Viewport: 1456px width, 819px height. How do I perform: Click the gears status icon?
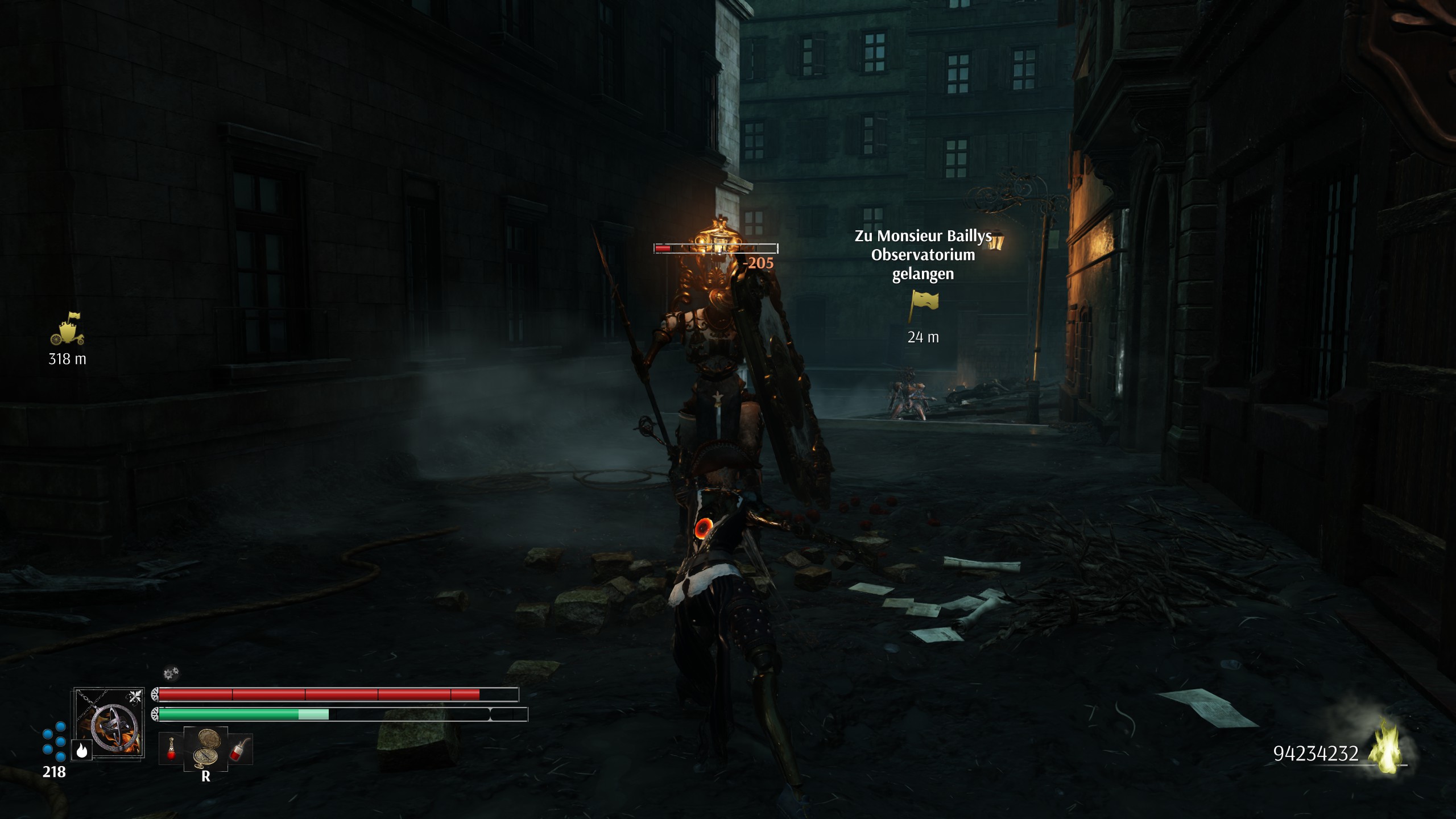(x=171, y=674)
